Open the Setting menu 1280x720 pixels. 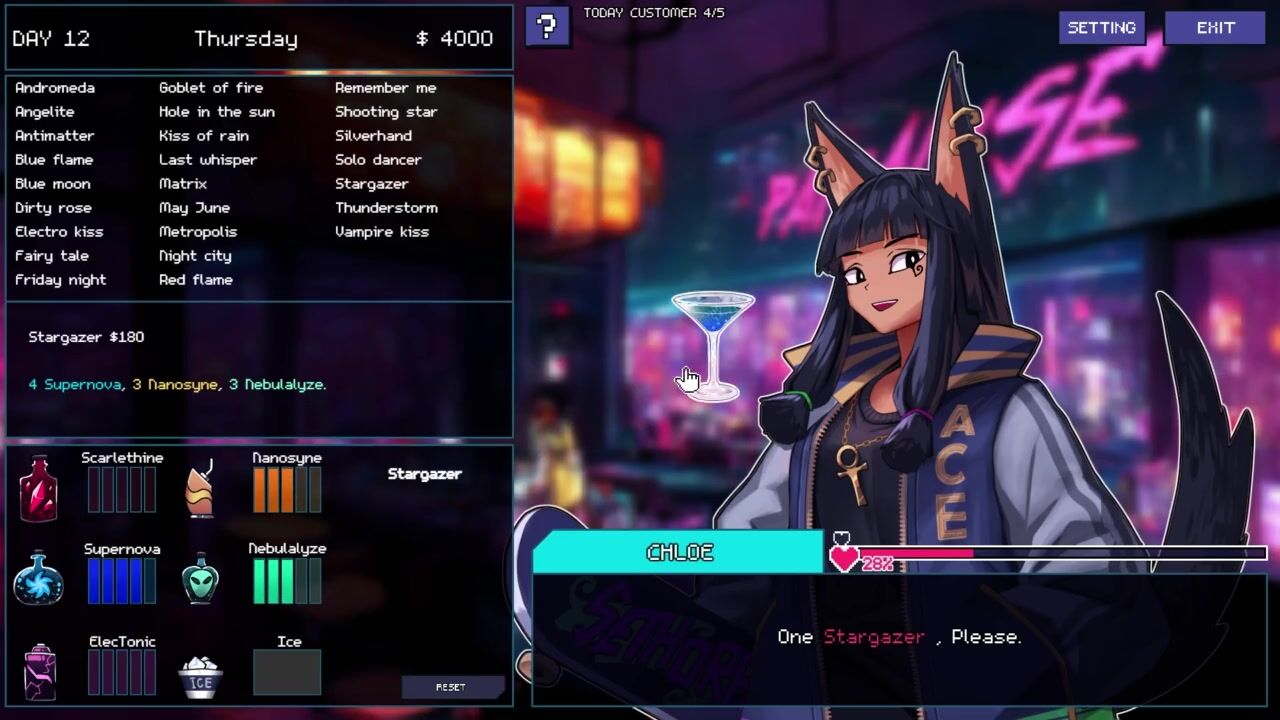pyautogui.click(x=1101, y=28)
